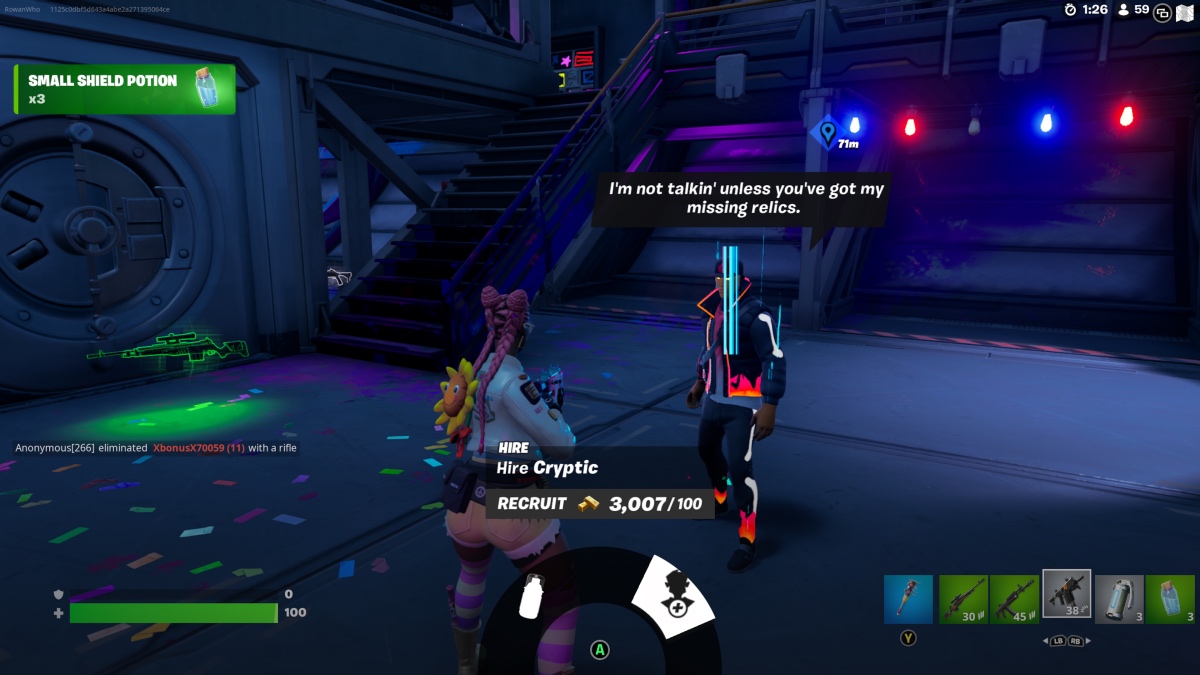This screenshot has width=1200, height=675.
Task: Choose the bottle item on the interaction wheel
Action: point(533,597)
